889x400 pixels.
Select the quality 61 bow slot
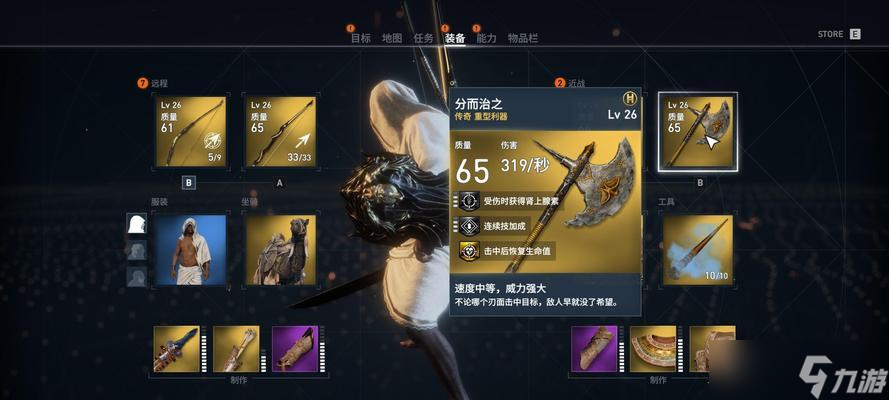click(x=190, y=131)
